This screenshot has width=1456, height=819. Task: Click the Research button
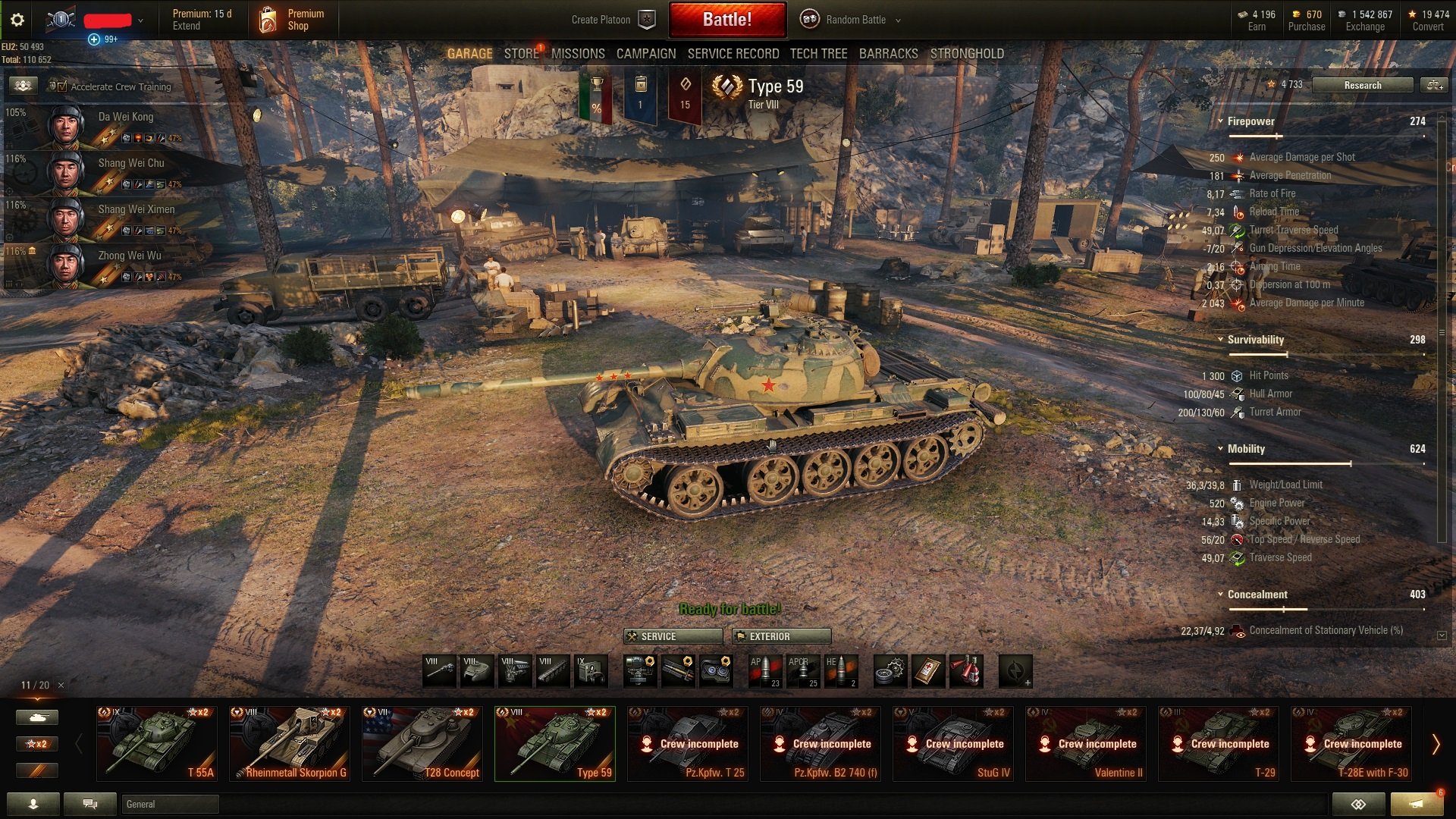pos(1362,85)
